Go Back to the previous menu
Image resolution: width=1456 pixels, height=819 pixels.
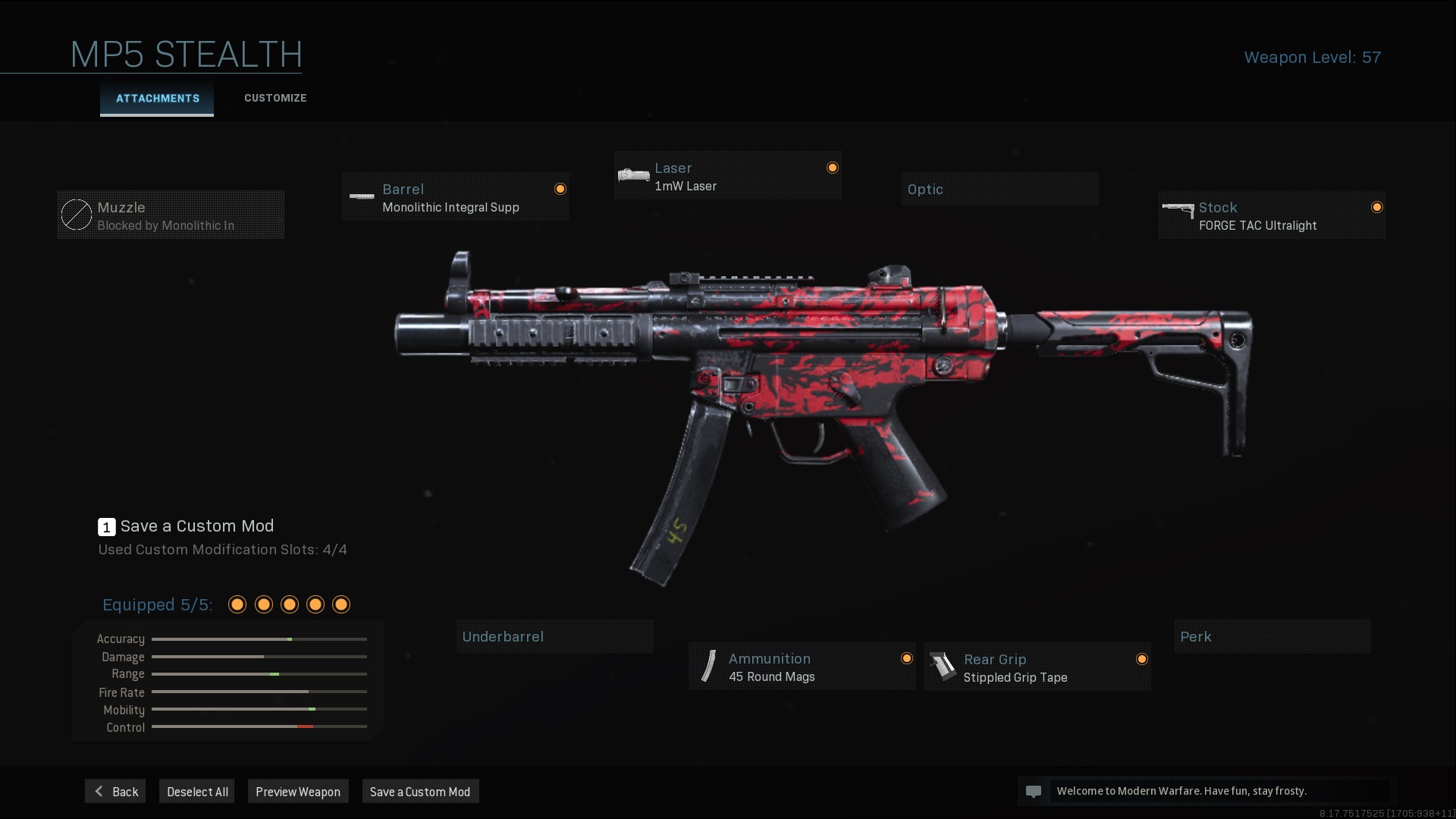click(115, 791)
